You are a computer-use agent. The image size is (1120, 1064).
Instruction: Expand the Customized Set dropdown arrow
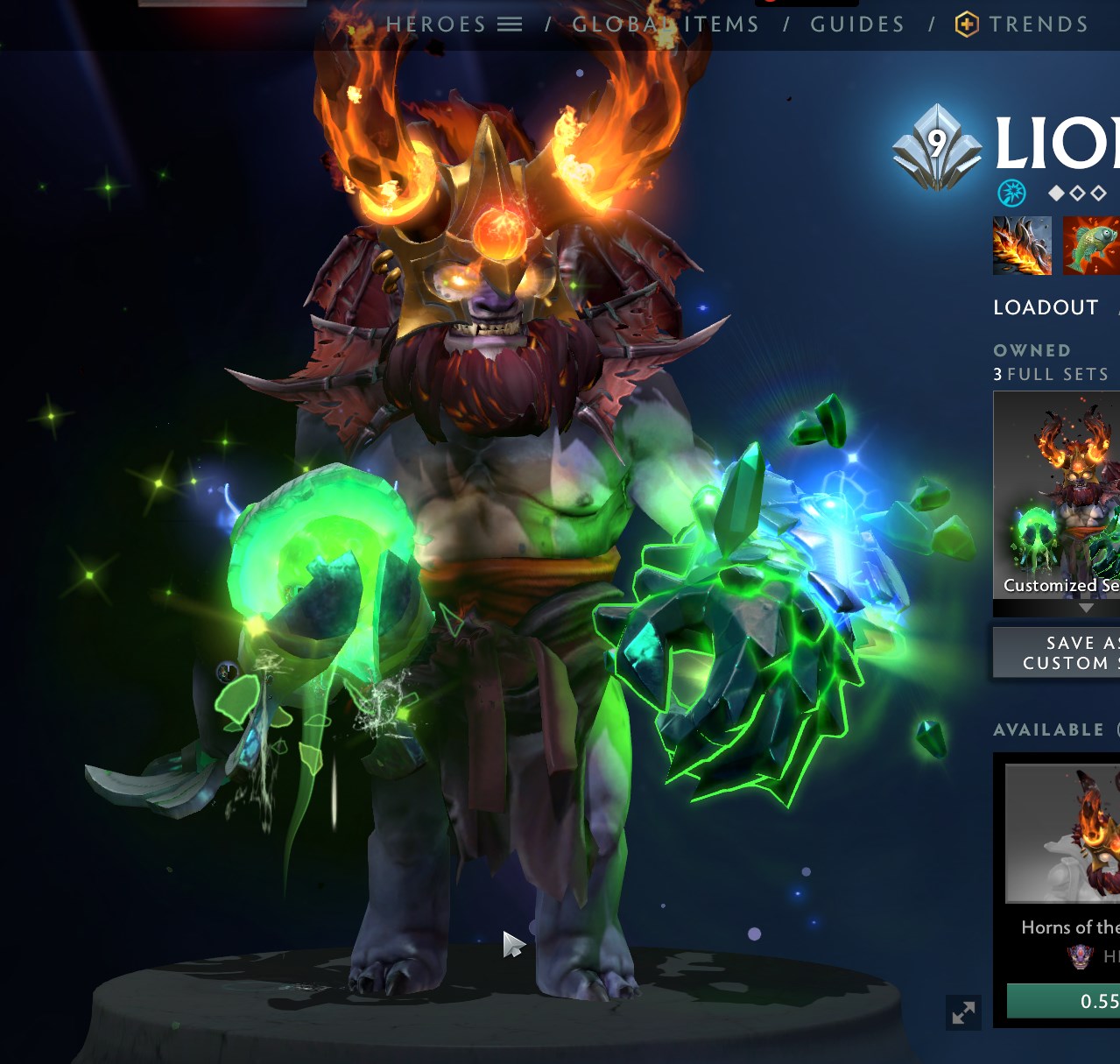pos(1086,608)
